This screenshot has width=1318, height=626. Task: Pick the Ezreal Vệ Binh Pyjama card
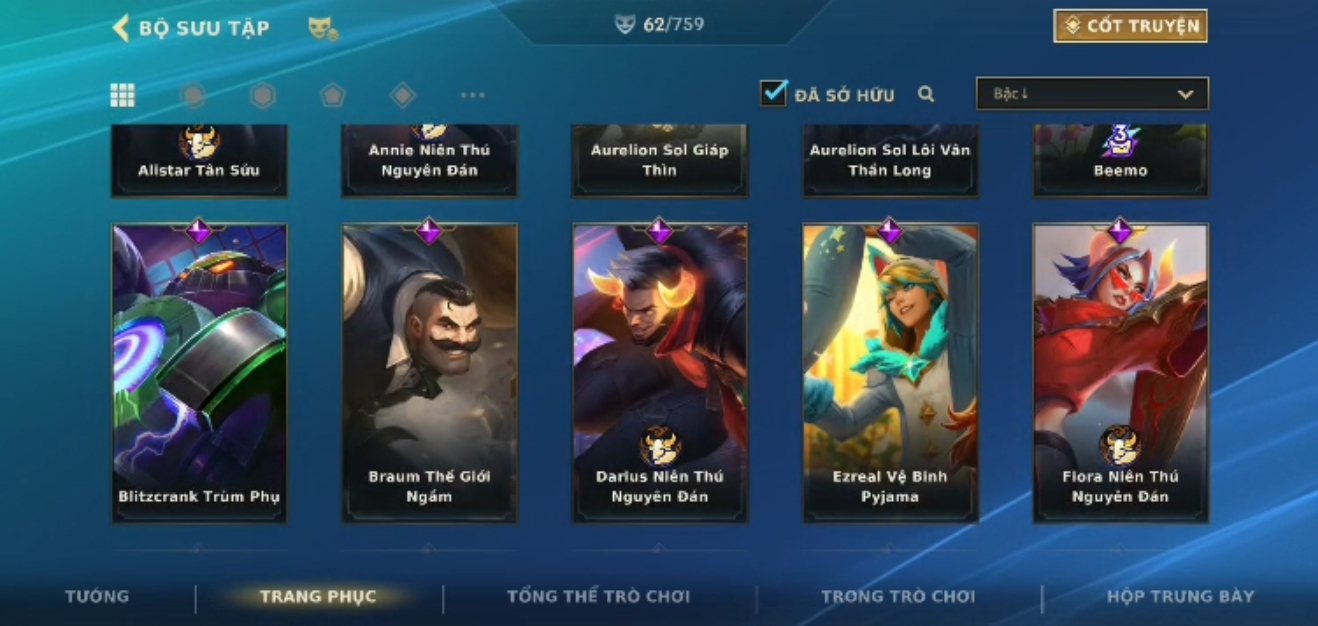pyautogui.click(x=890, y=372)
